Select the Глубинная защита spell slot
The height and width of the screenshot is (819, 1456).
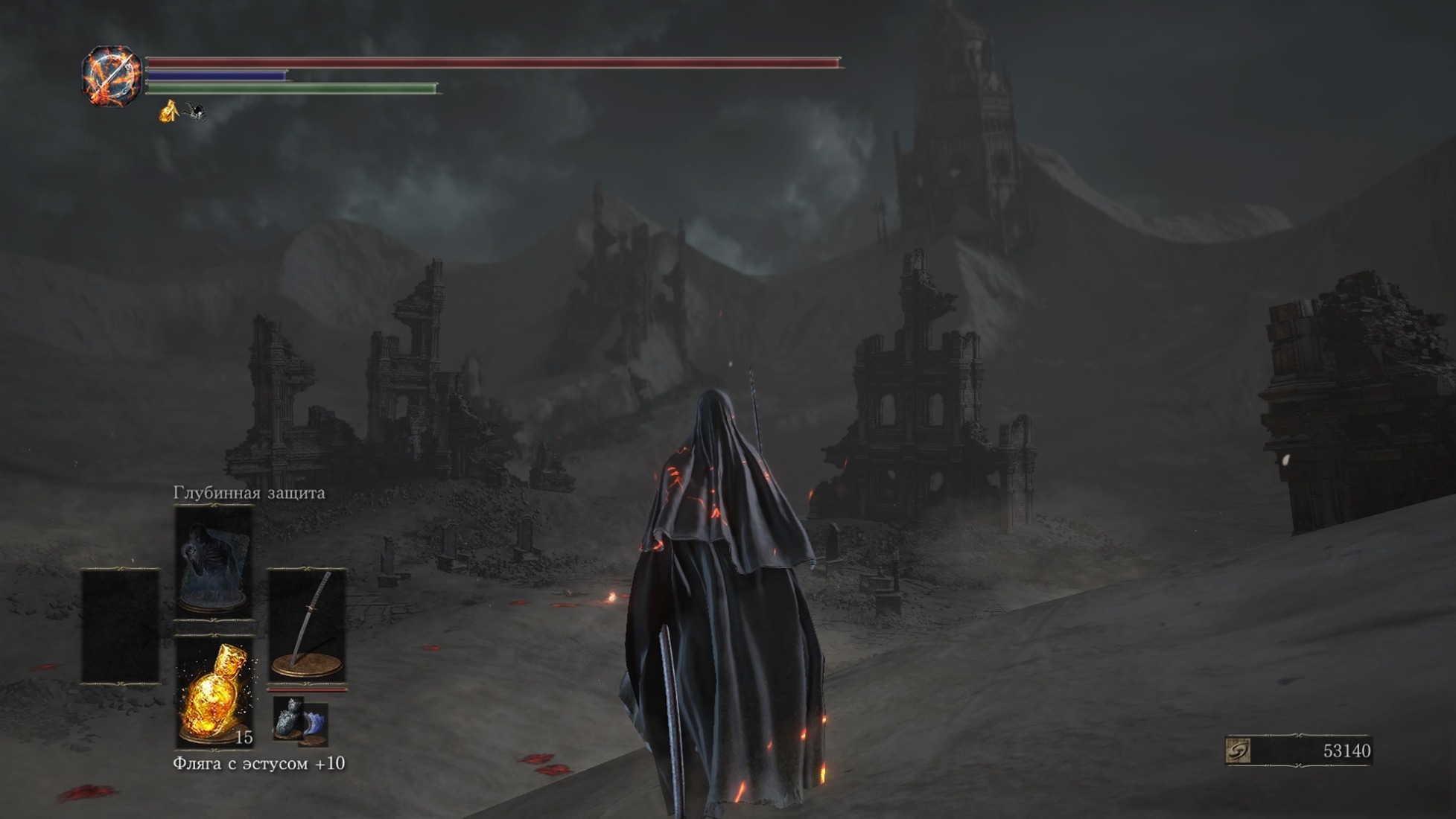[x=213, y=560]
